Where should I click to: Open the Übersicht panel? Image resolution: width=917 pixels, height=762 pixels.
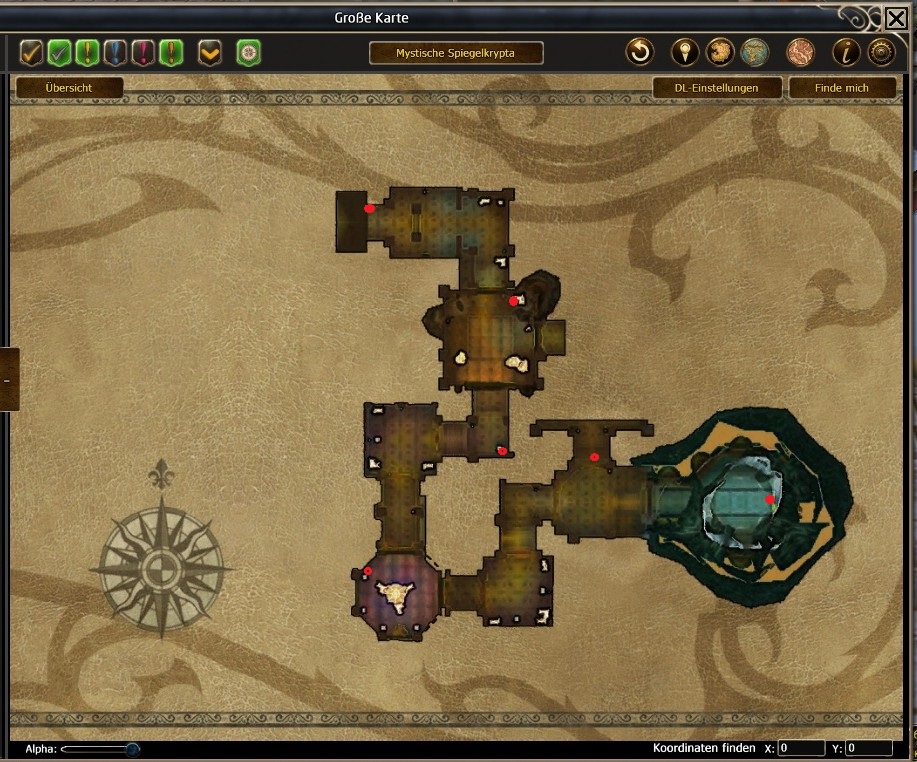click(x=69, y=88)
